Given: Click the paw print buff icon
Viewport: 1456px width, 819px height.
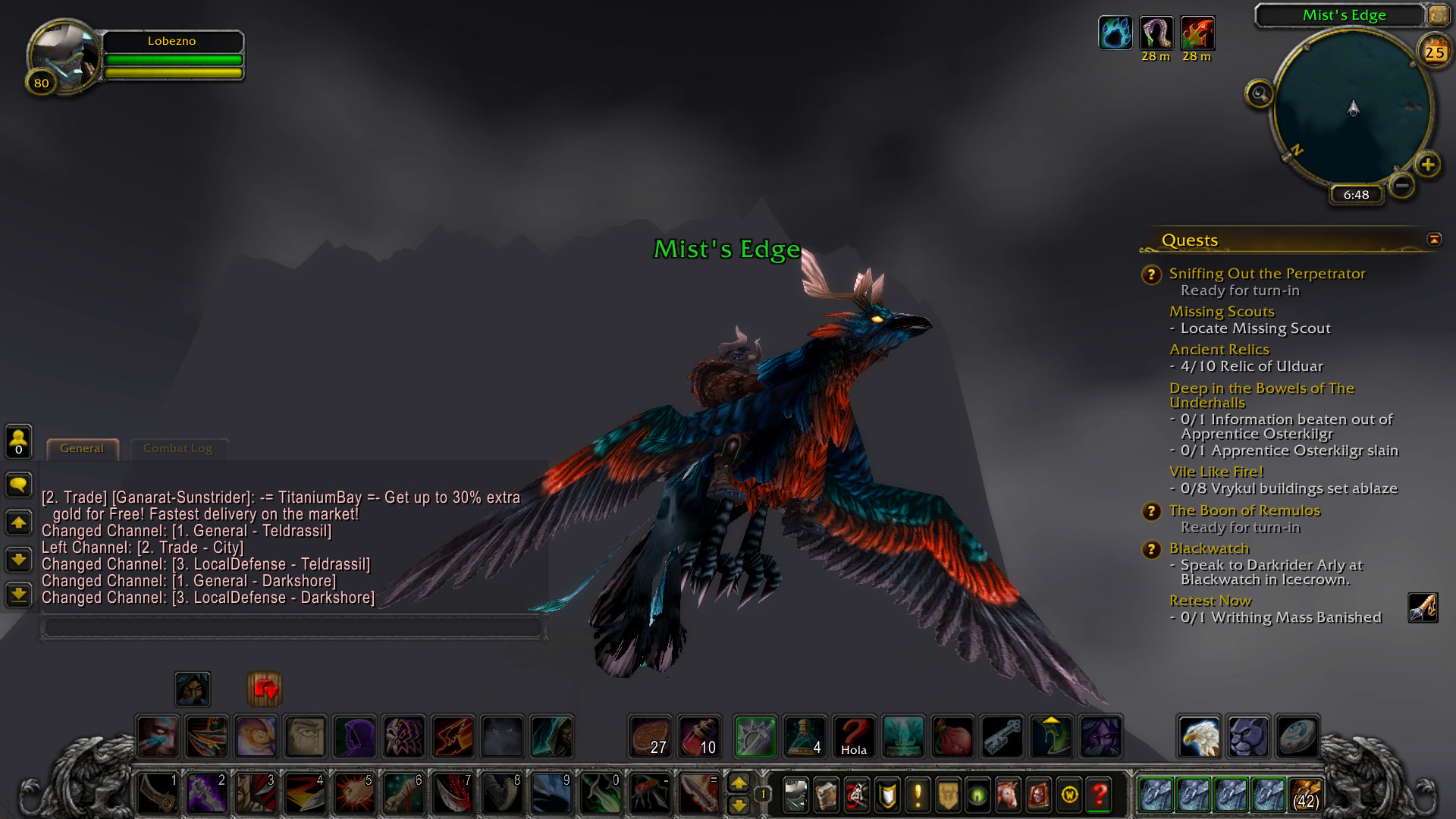Looking at the screenshot, I should [1115, 33].
